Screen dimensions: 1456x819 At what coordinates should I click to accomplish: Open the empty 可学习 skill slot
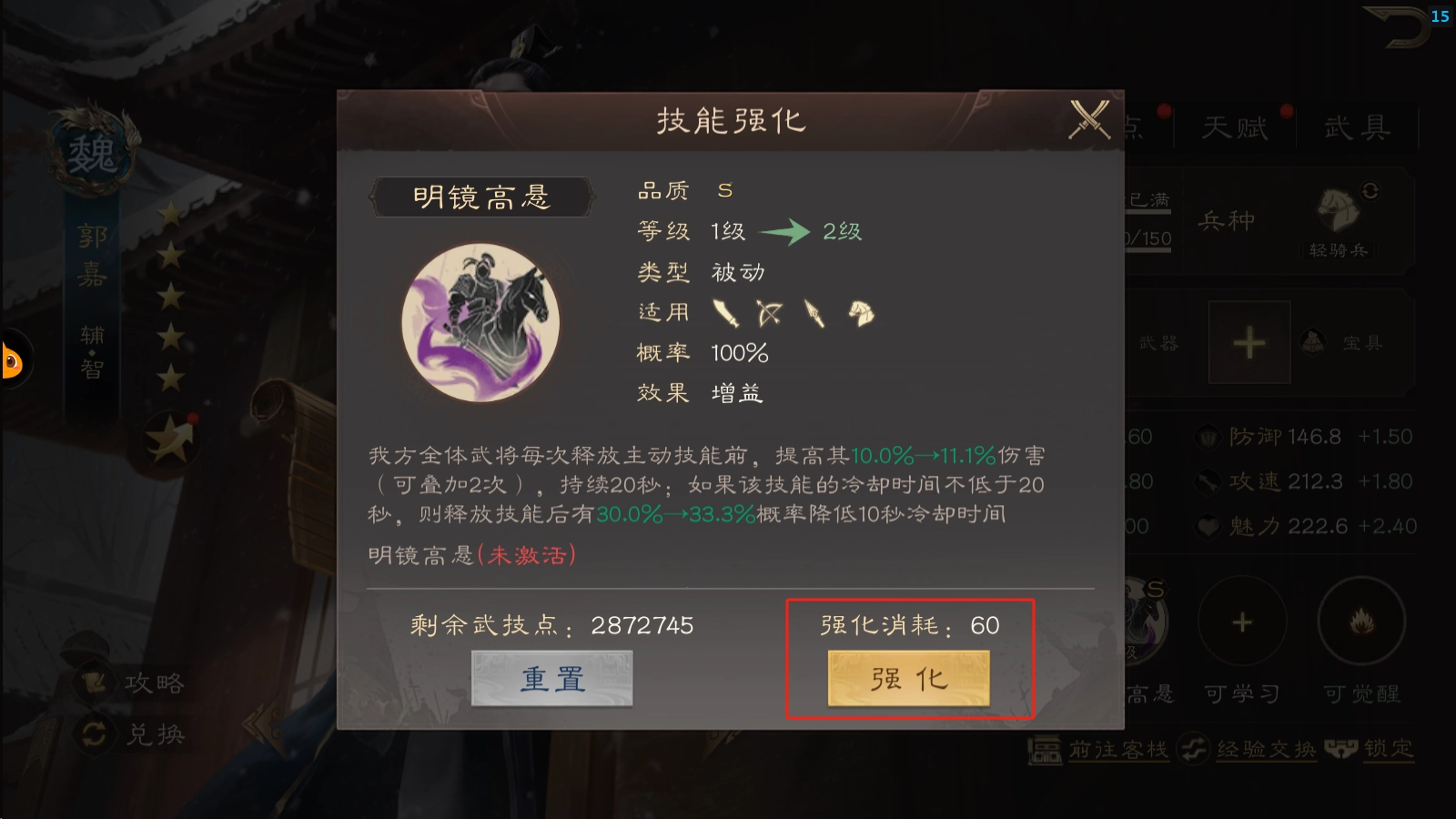point(1242,620)
